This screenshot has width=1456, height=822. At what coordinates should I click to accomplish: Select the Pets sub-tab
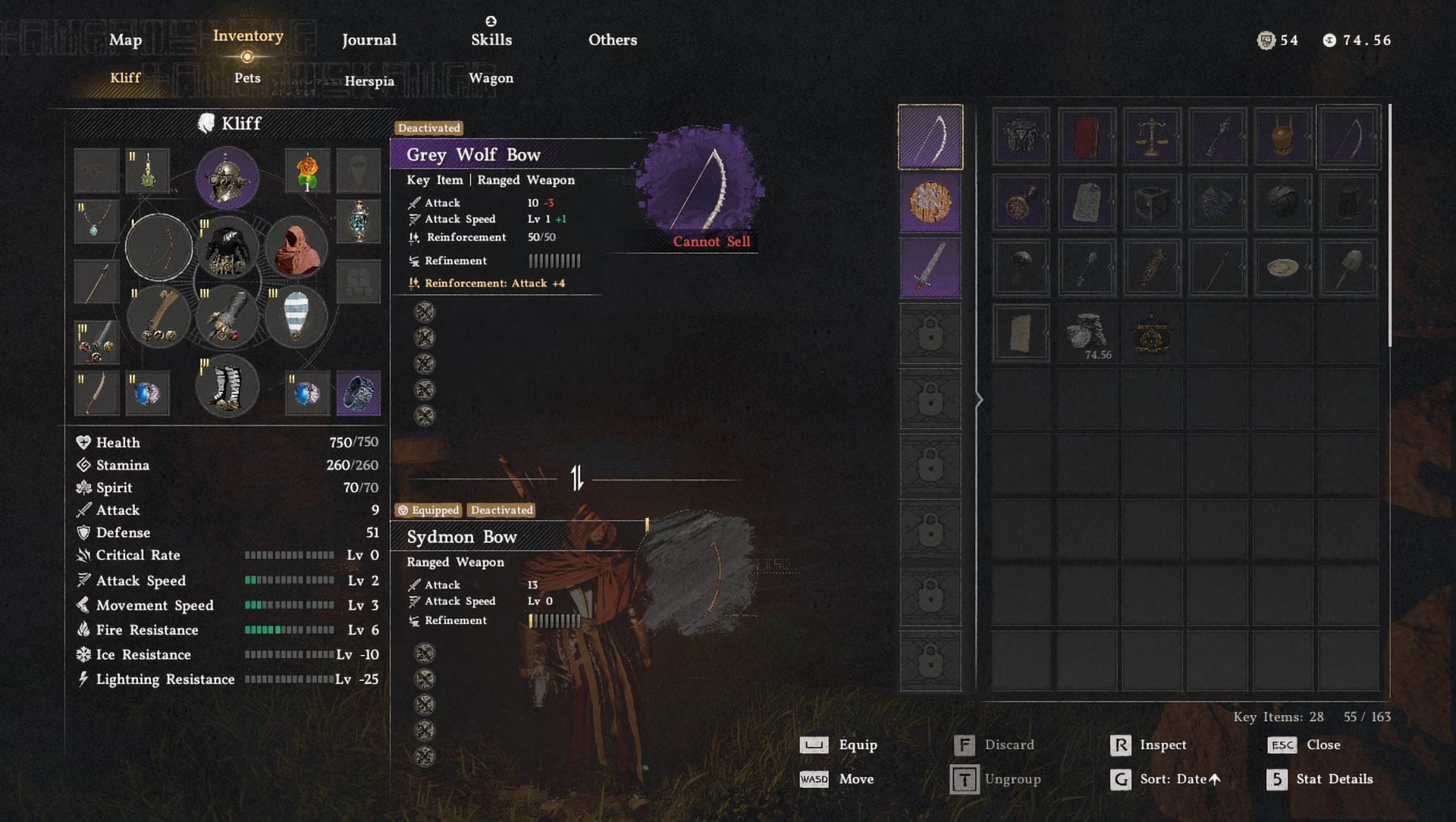(247, 78)
